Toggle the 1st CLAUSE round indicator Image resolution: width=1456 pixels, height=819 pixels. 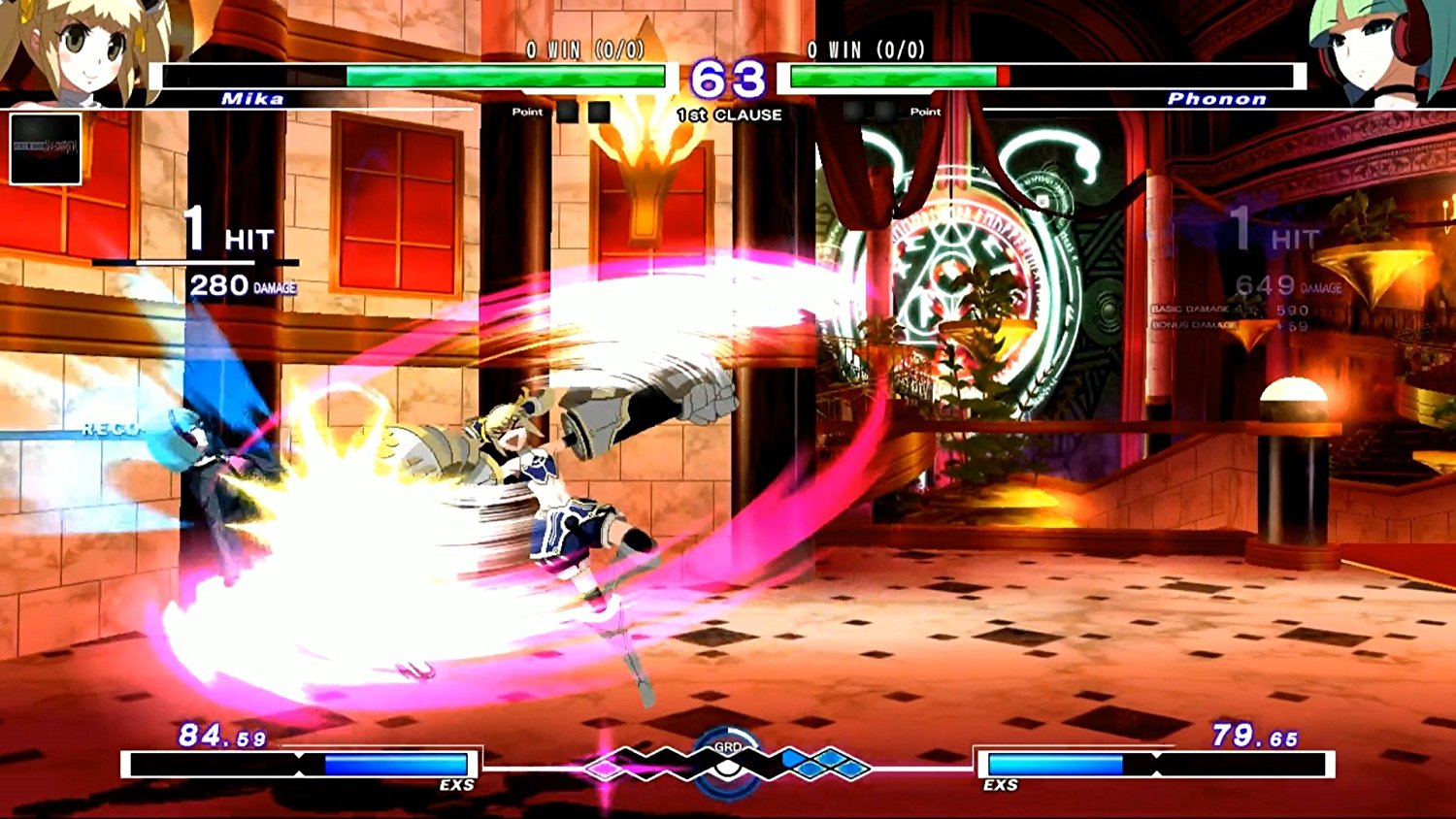[x=729, y=114]
